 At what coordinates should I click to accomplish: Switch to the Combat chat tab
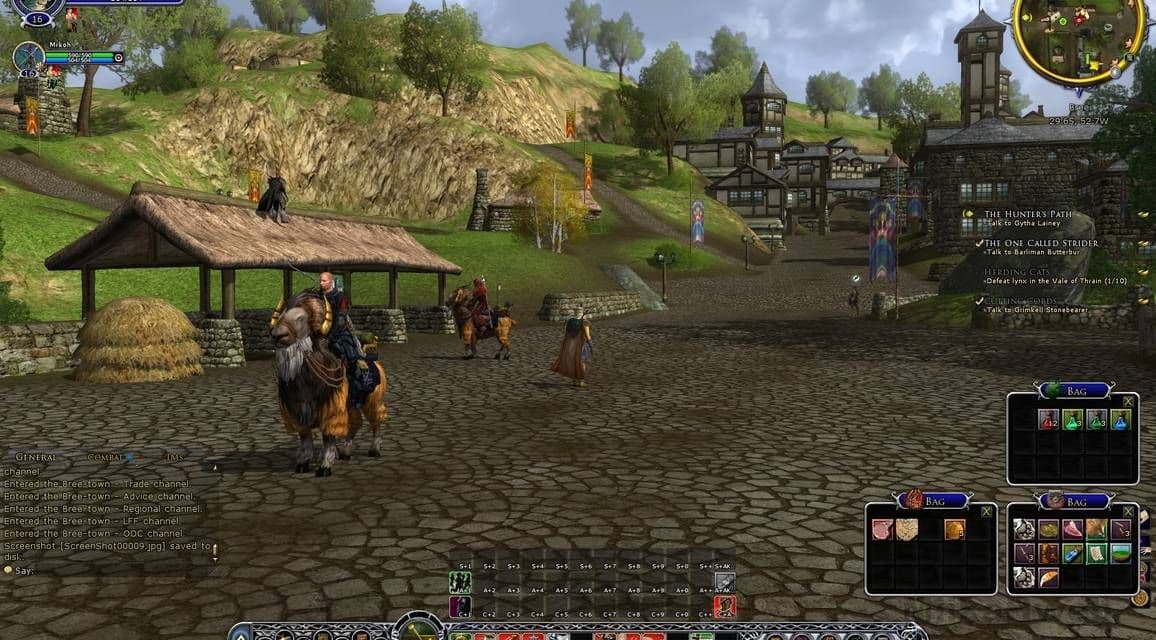click(x=106, y=457)
